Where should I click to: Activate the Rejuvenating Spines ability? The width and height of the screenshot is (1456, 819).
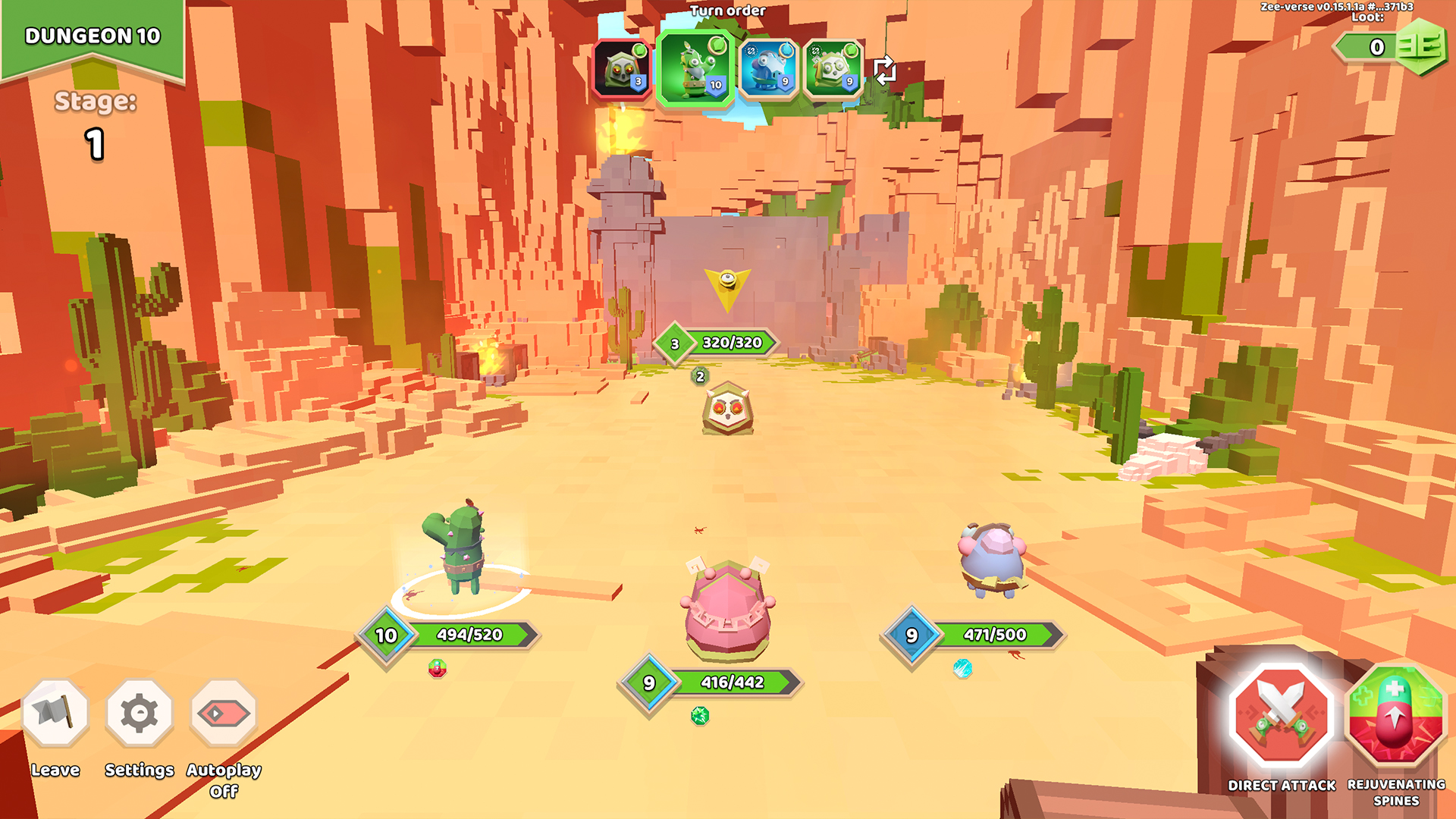[1395, 715]
